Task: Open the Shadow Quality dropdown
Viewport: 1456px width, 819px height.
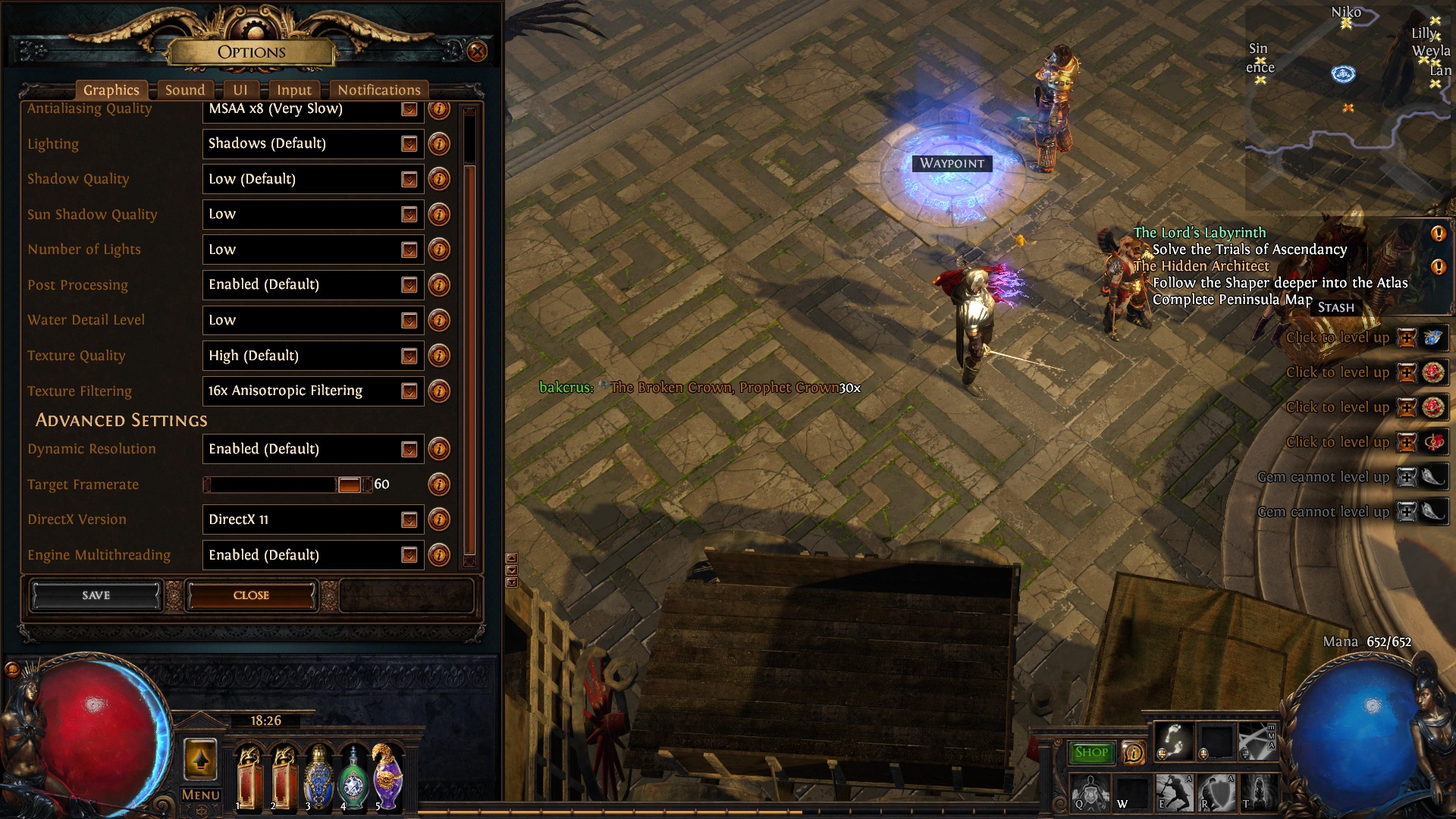Action: 312,179
